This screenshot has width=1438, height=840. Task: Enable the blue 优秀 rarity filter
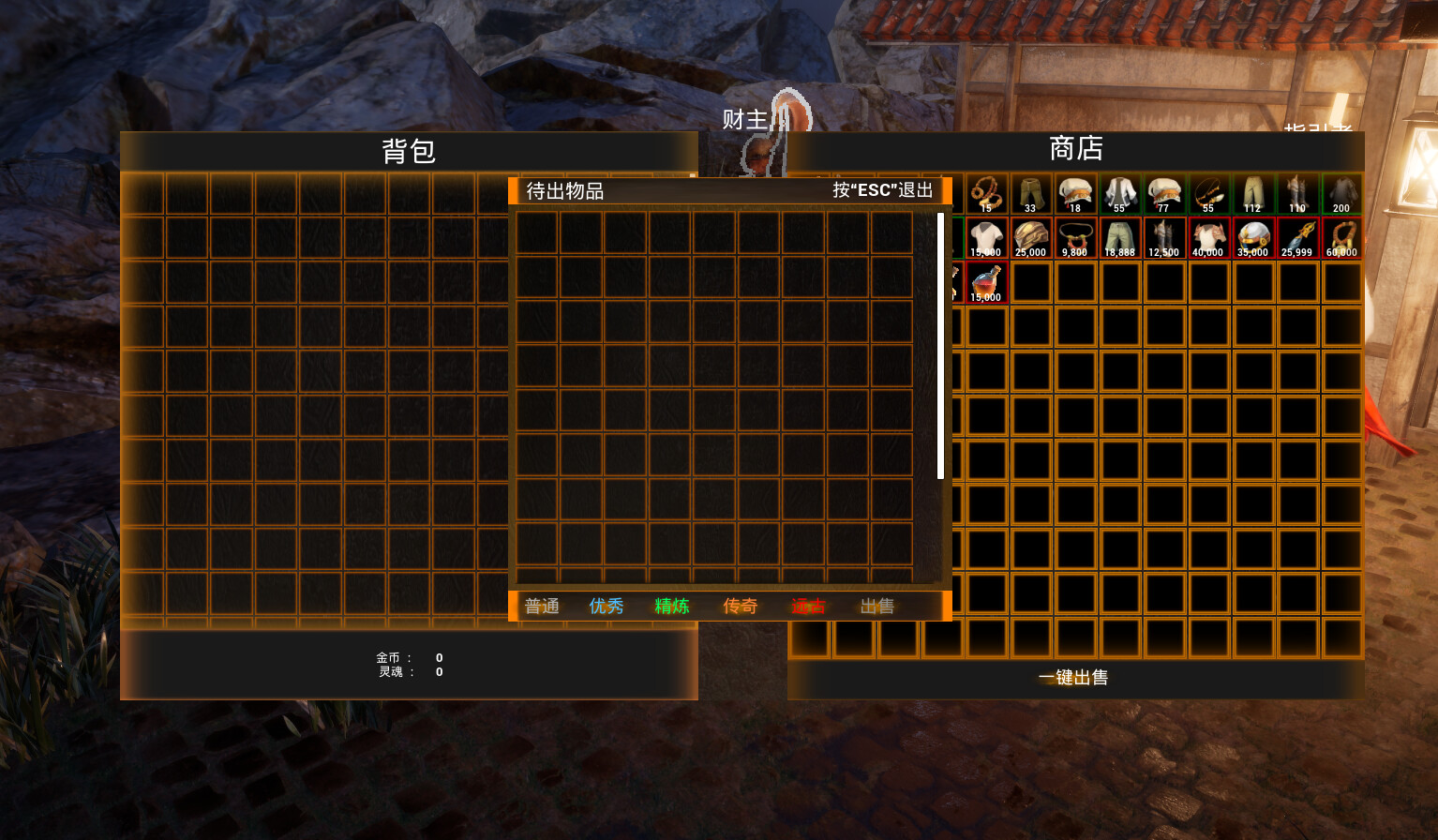[605, 606]
